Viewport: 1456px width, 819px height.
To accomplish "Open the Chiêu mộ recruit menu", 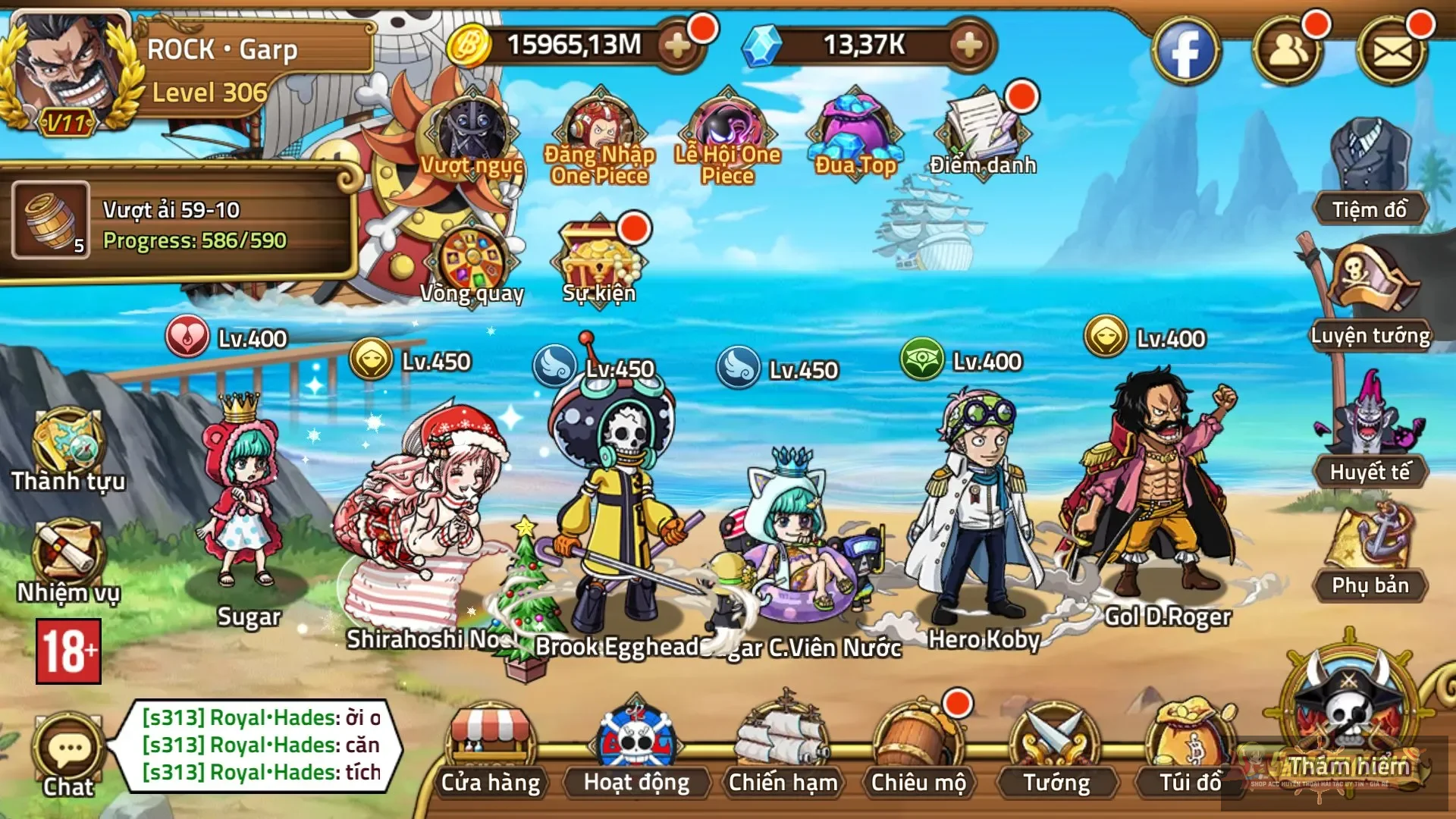I will pos(918,752).
